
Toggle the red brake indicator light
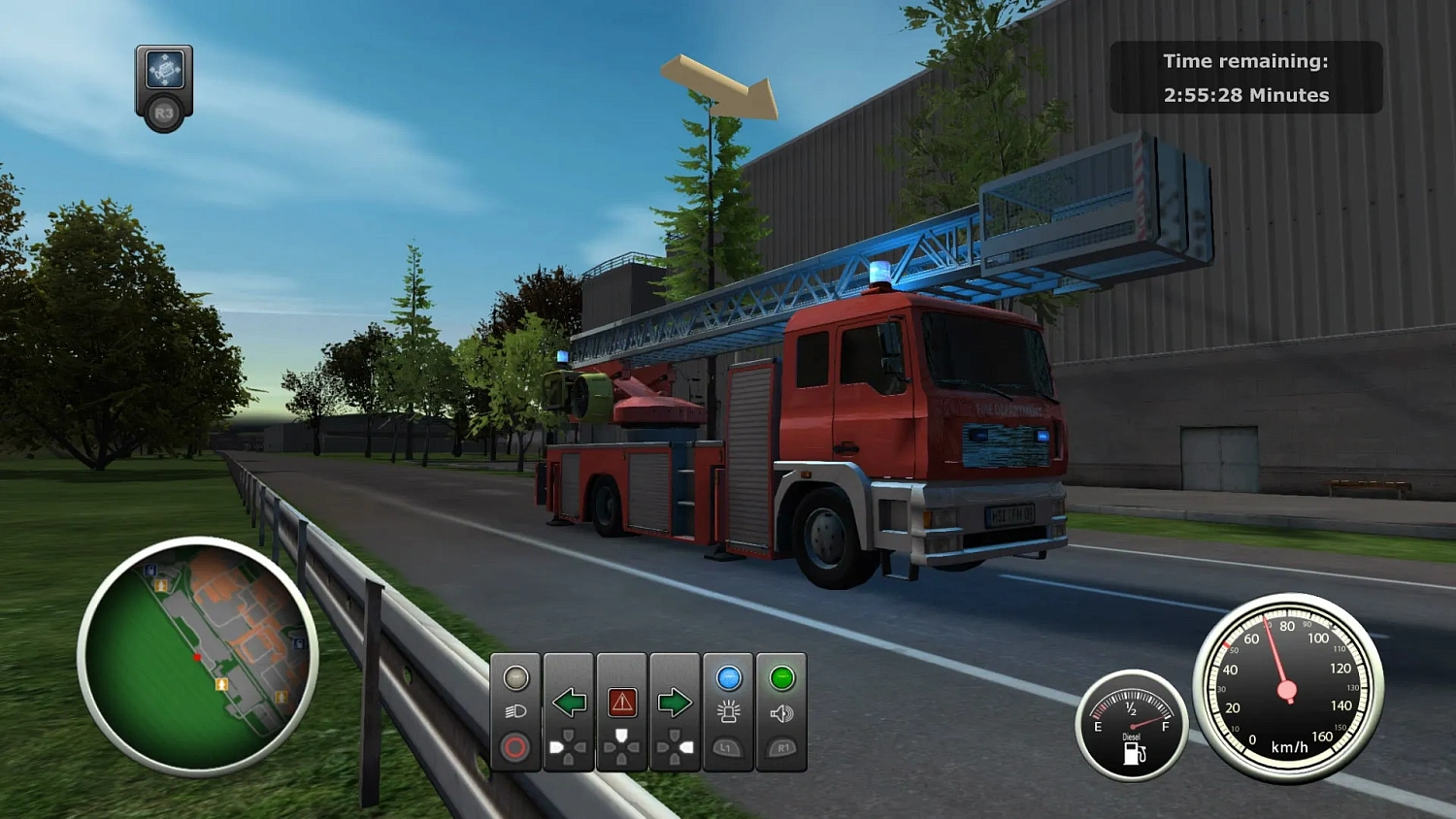click(515, 746)
